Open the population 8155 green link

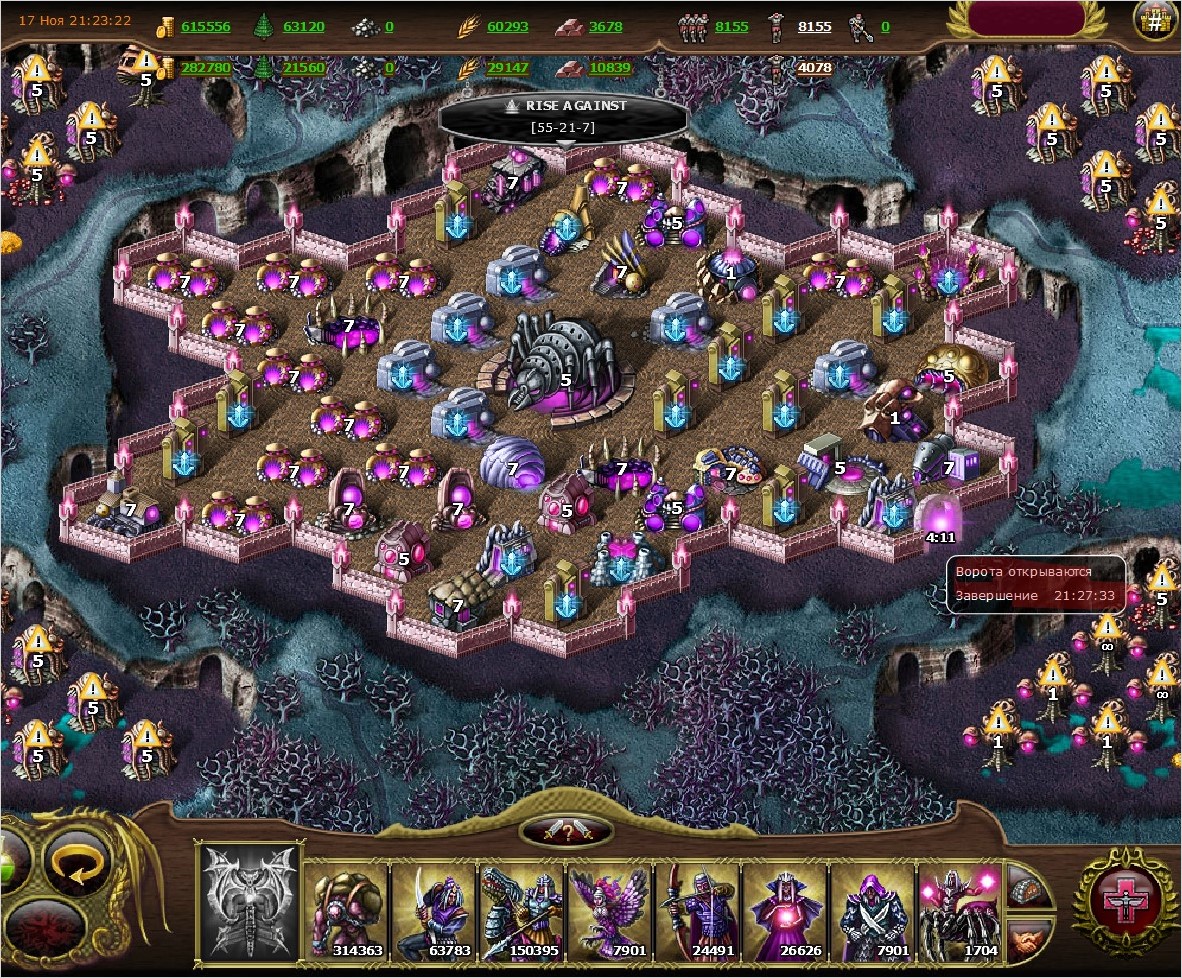(731, 27)
